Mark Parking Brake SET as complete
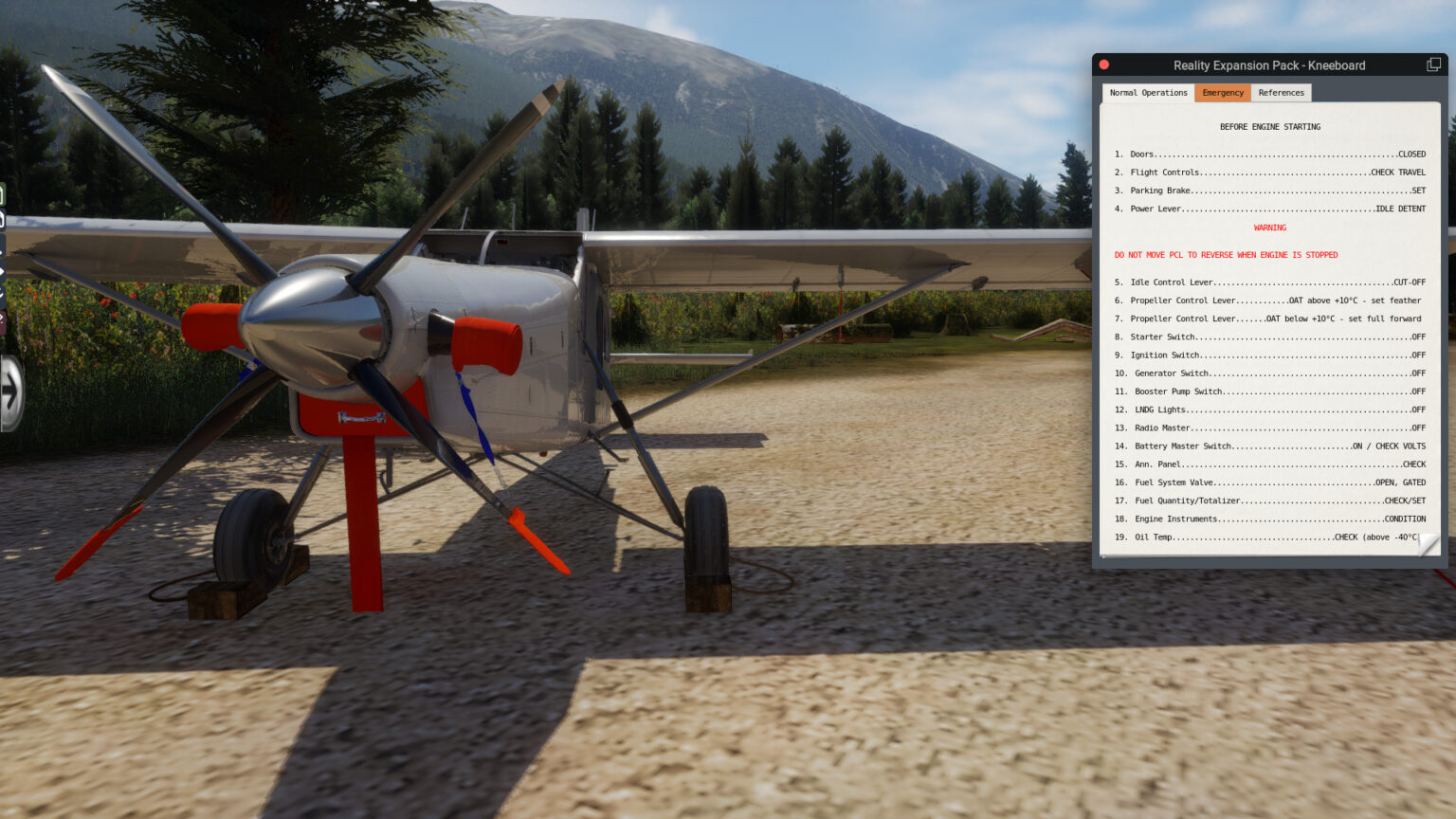The width and height of the screenshot is (1456, 819). (x=1270, y=190)
